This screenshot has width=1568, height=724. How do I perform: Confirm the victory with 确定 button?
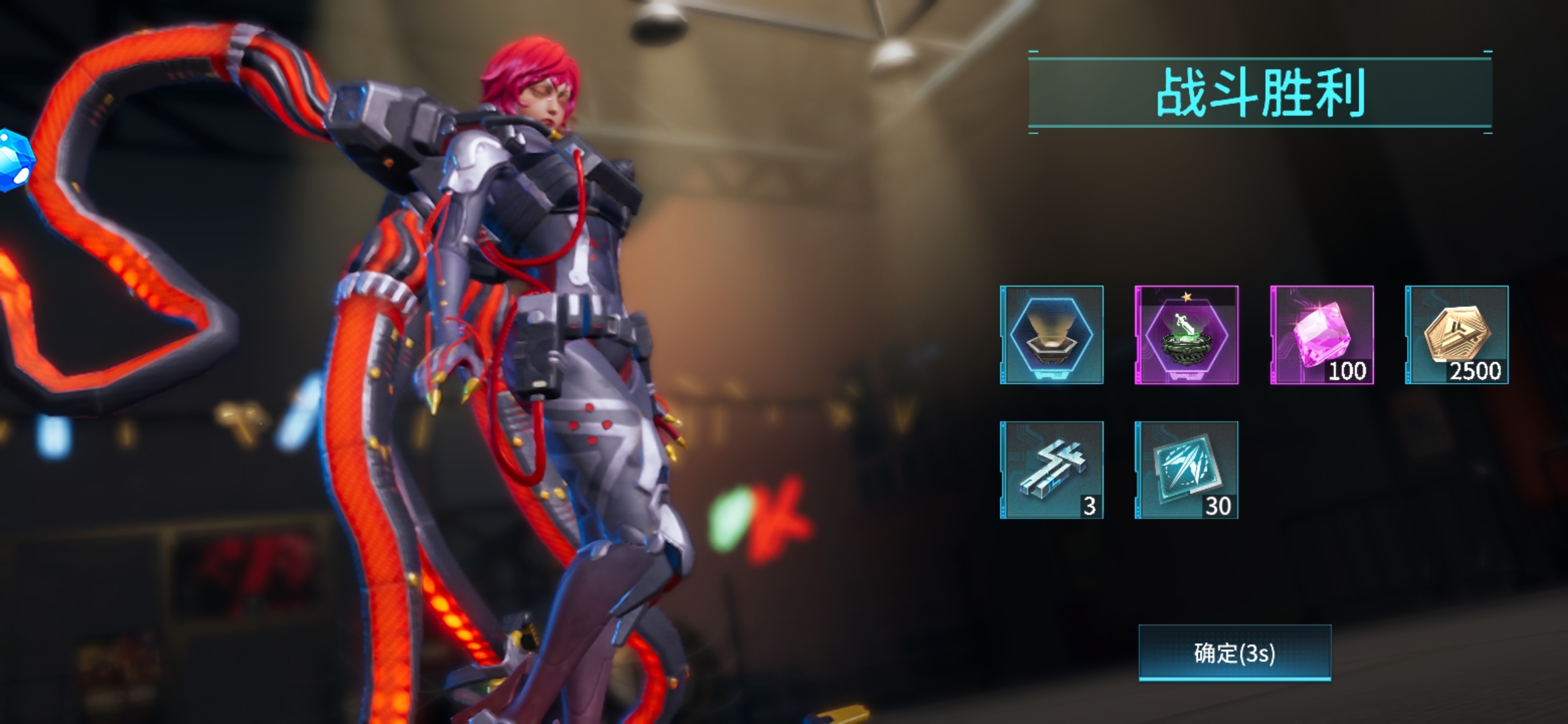[x=1234, y=653]
